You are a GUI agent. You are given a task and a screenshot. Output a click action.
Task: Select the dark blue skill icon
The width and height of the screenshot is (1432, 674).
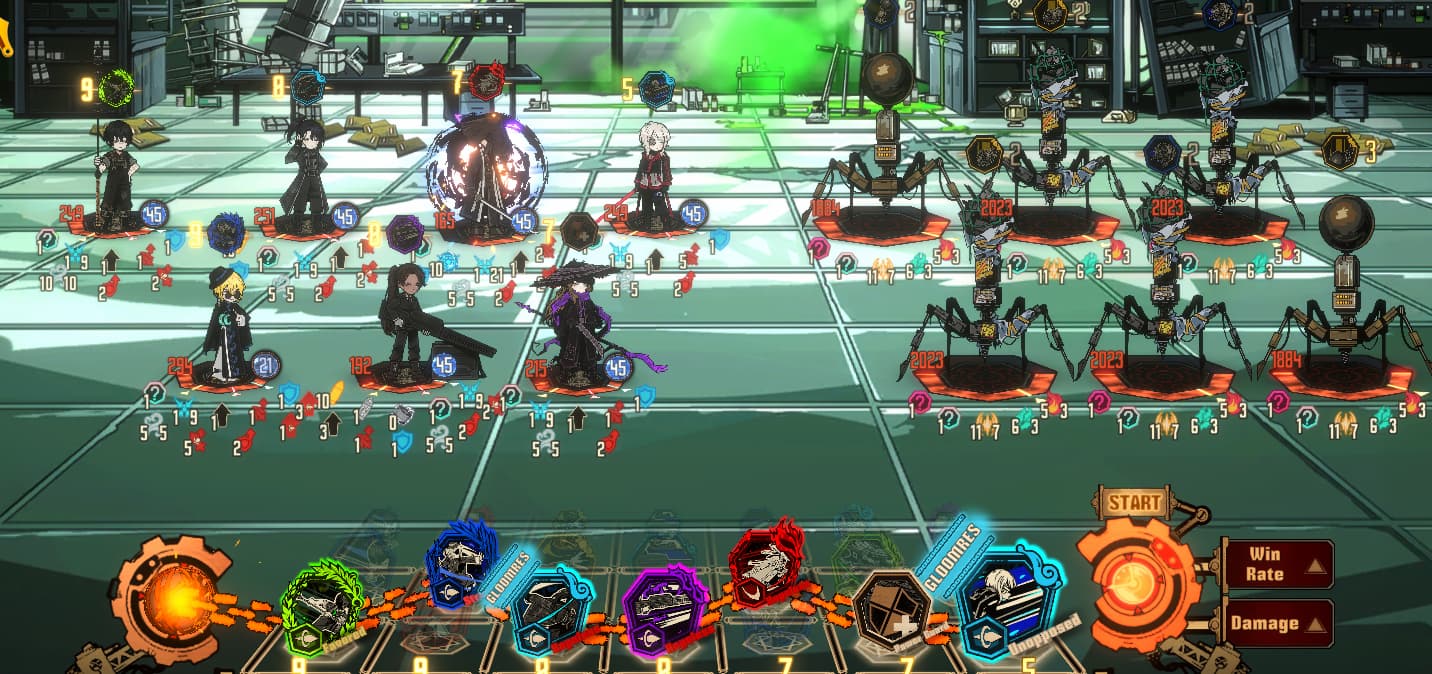coord(460,563)
